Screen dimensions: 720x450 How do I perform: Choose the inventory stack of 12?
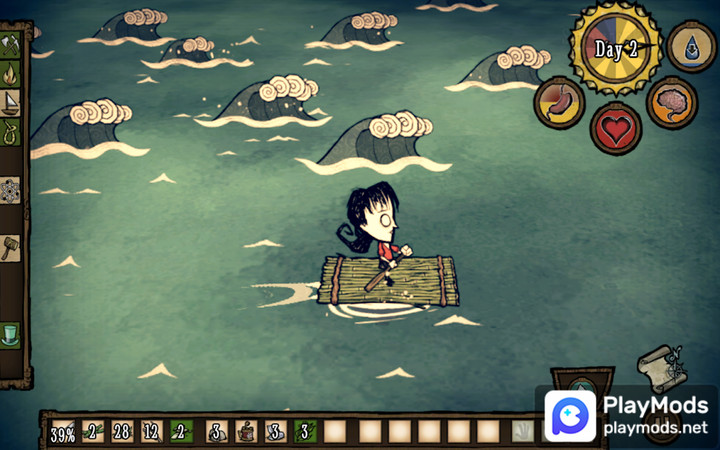point(153,432)
